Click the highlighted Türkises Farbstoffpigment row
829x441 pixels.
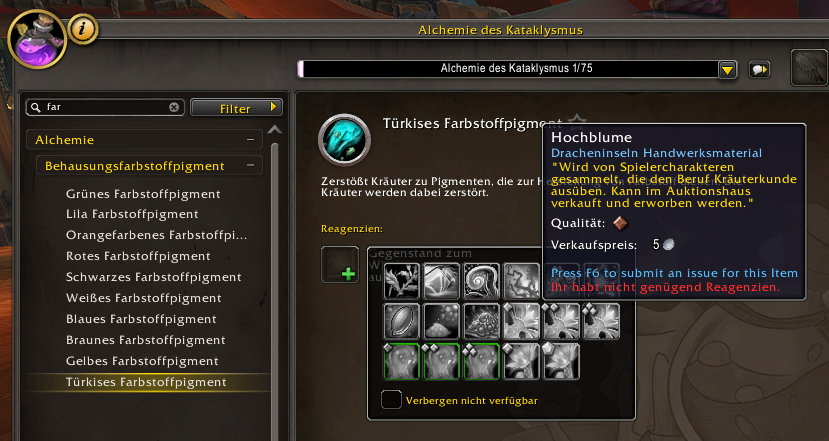point(146,382)
